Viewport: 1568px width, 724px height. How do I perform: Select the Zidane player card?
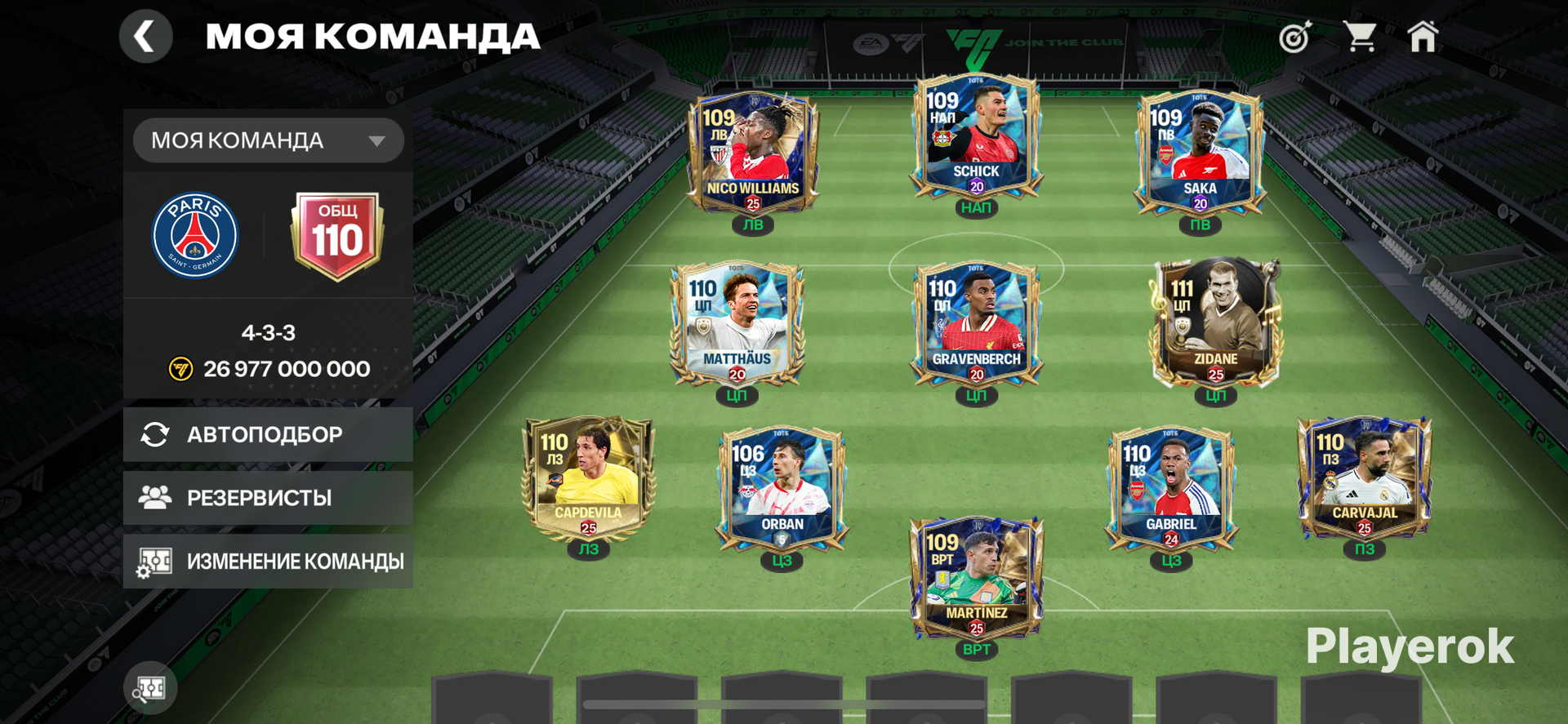pyautogui.click(x=1215, y=324)
